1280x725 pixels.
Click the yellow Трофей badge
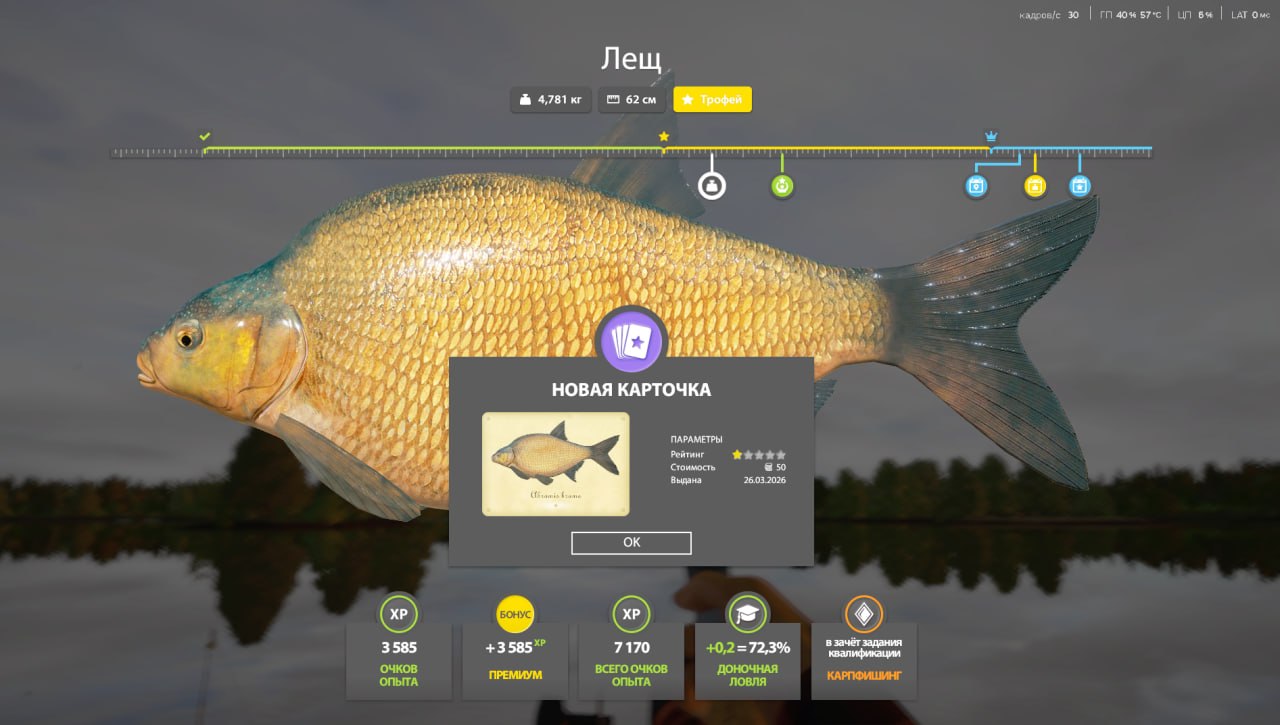712,100
